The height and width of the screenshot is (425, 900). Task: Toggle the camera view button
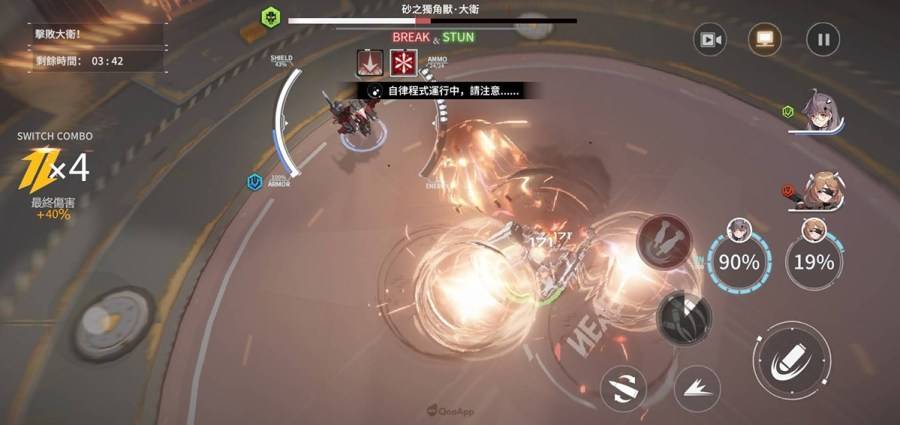pos(711,40)
